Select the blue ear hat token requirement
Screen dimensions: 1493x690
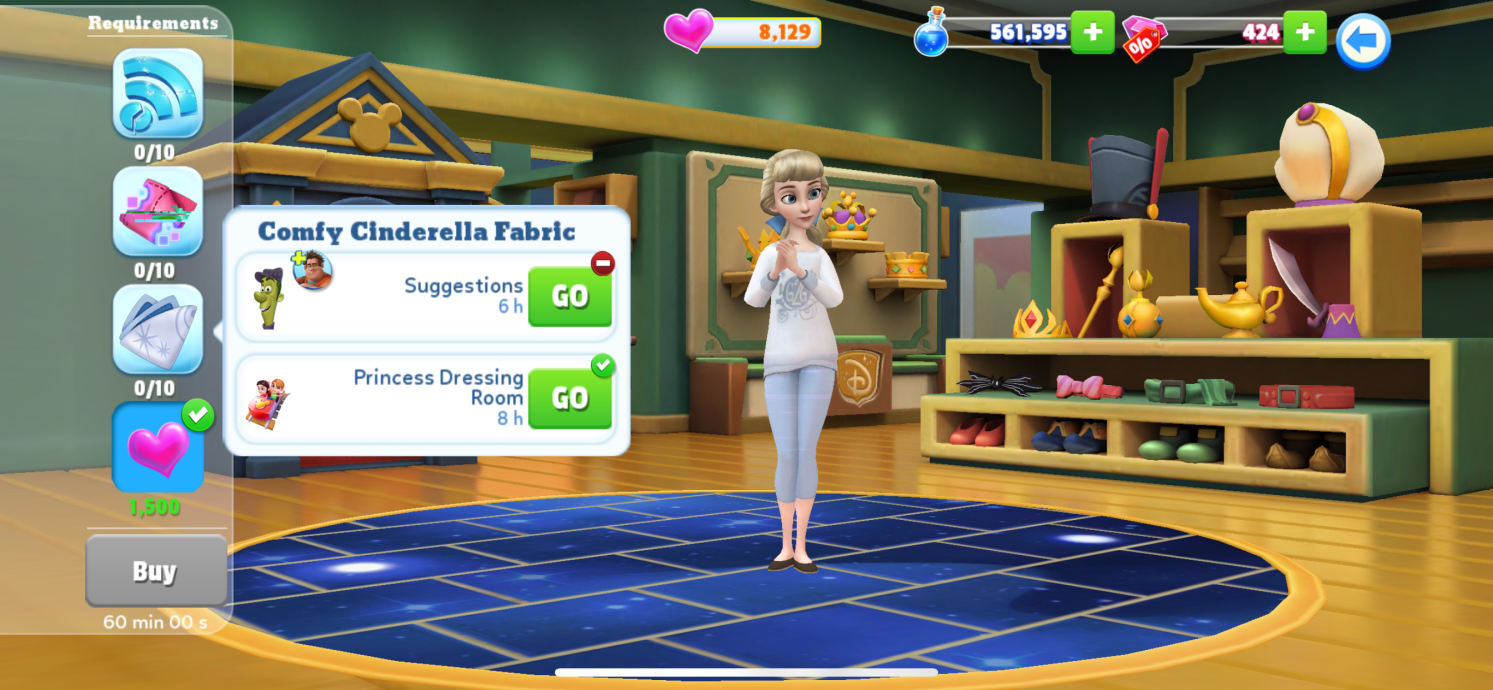click(x=158, y=93)
